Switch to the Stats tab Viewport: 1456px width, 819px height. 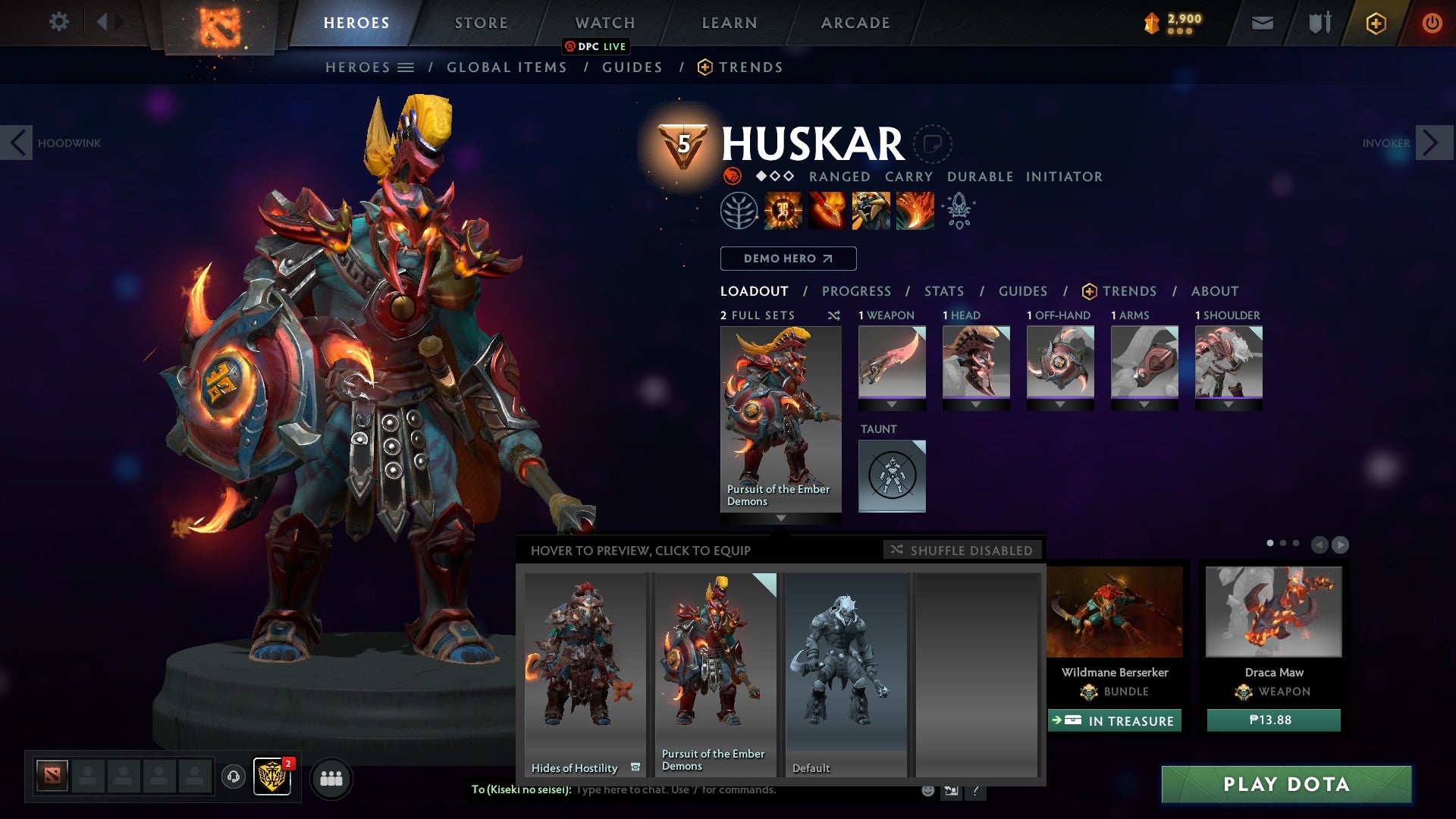point(943,290)
